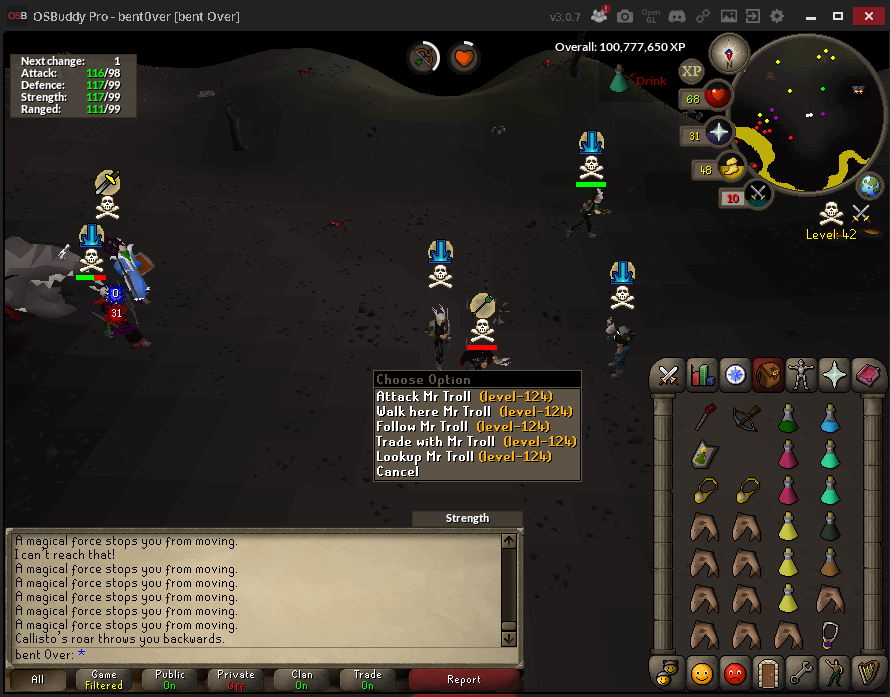Select Walk here Mr Troll option
890x697 pixels.
click(x=474, y=412)
